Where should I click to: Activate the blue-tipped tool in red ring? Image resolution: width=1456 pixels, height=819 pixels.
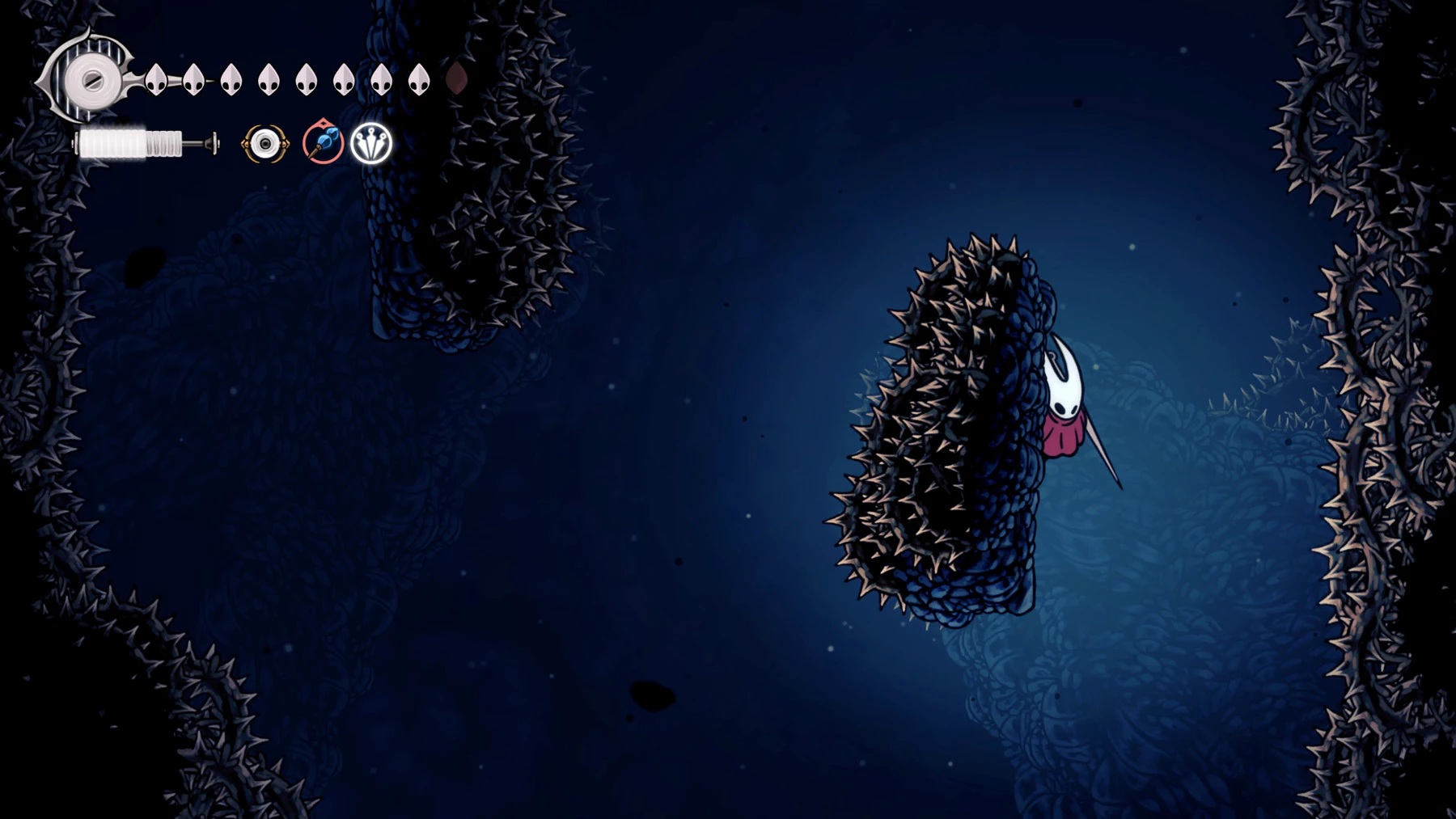click(x=323, y=143)
